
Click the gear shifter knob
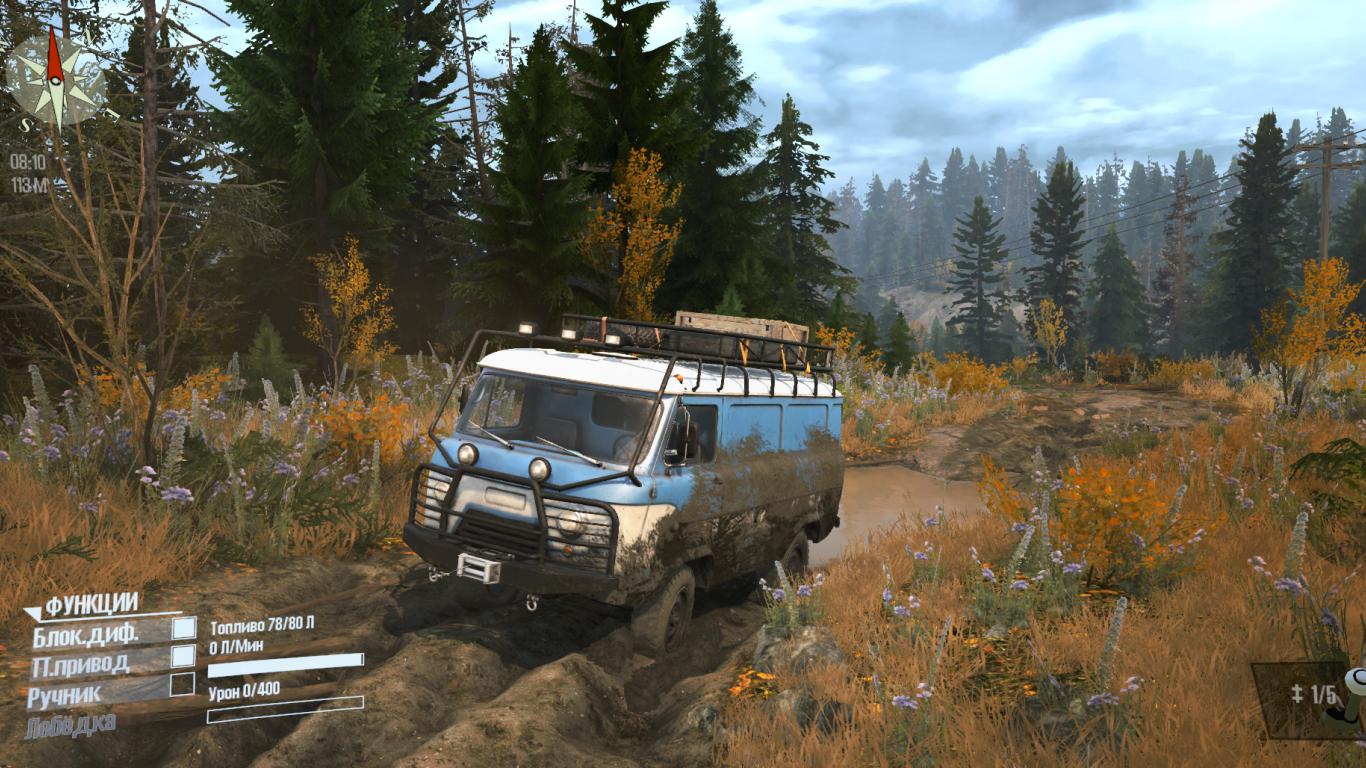[x=1356, y=684]
